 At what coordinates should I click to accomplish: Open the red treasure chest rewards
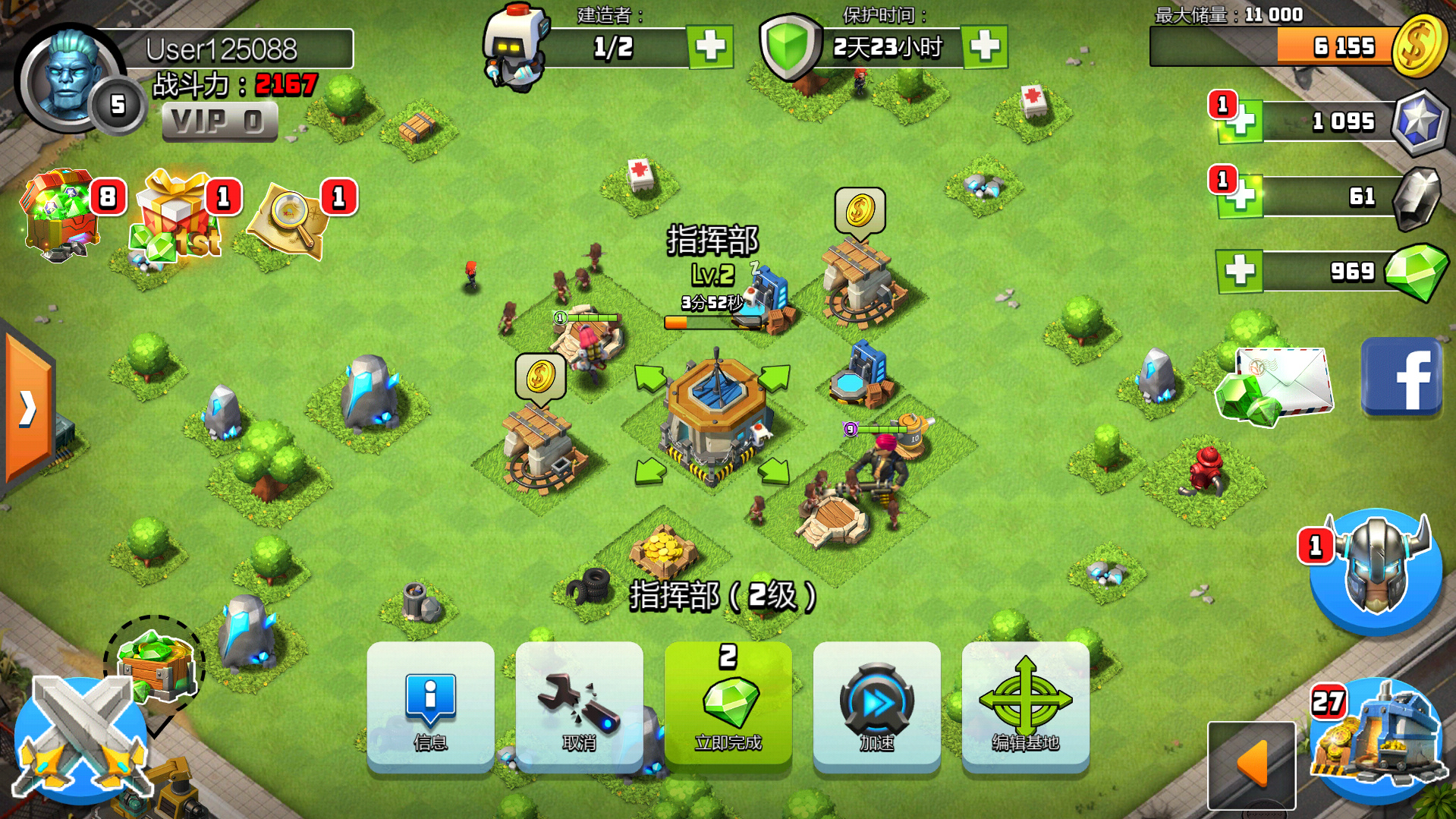(x=61, y=214)
